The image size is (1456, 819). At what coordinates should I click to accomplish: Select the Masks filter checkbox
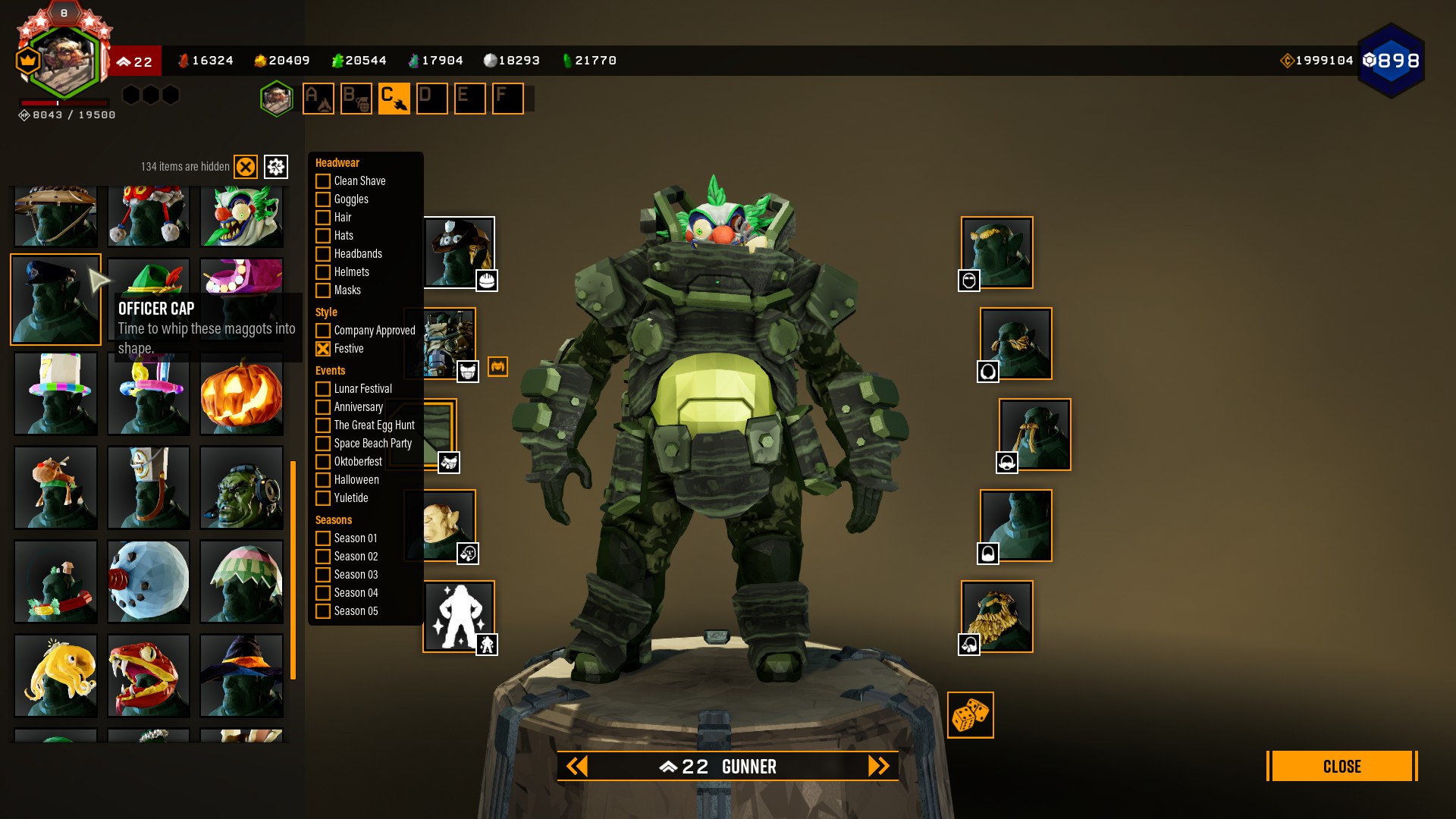323,290
